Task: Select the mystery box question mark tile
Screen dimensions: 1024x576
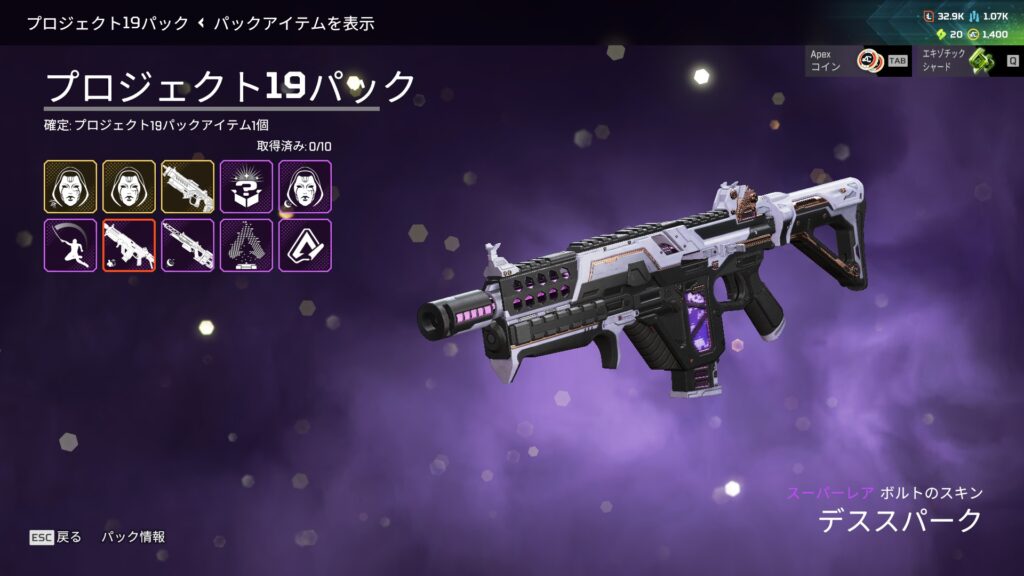Action: [x=246, y=187]
